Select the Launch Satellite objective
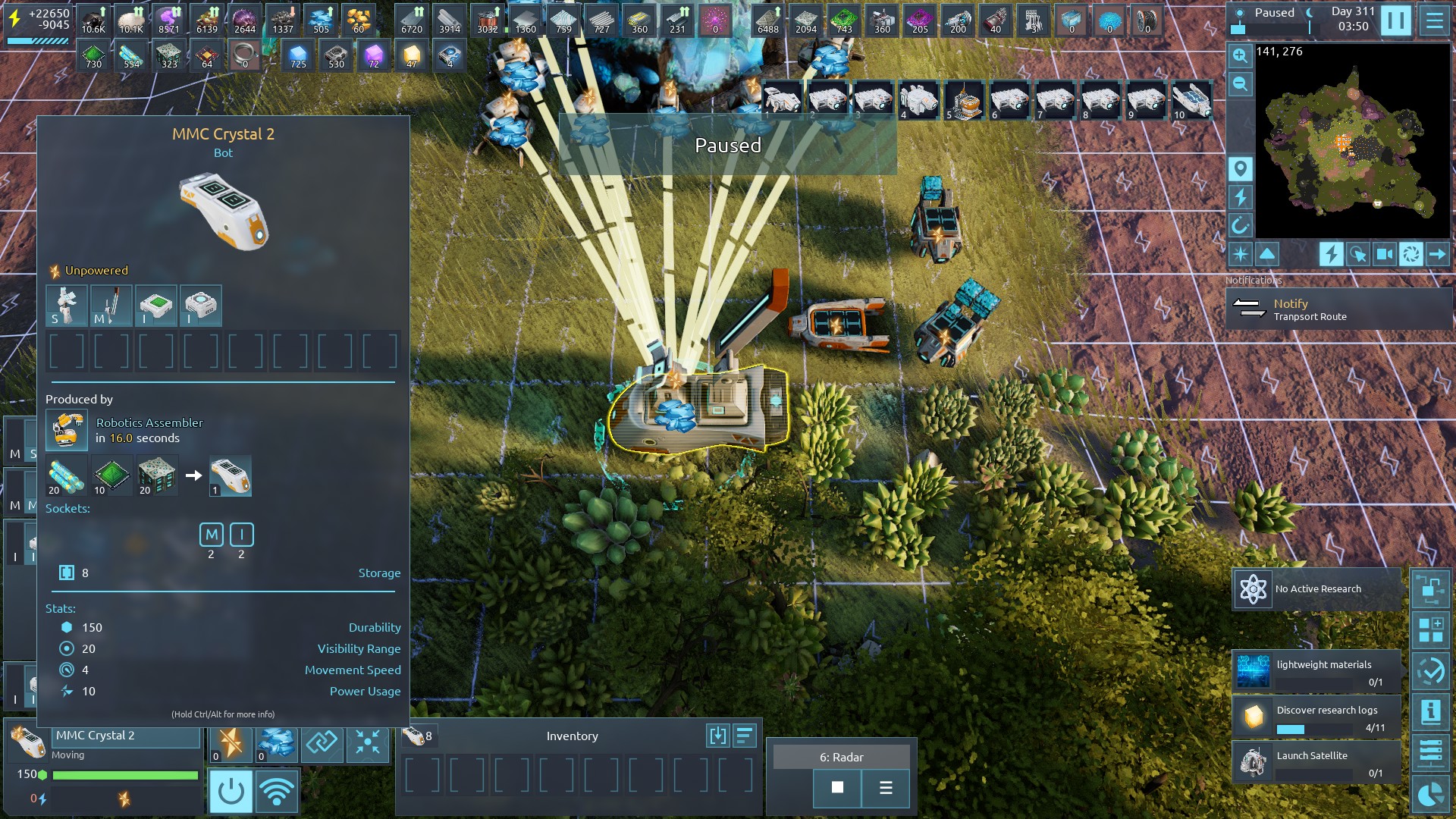This screenshot has height=819, width=1456. click(x=1316, y=762)
